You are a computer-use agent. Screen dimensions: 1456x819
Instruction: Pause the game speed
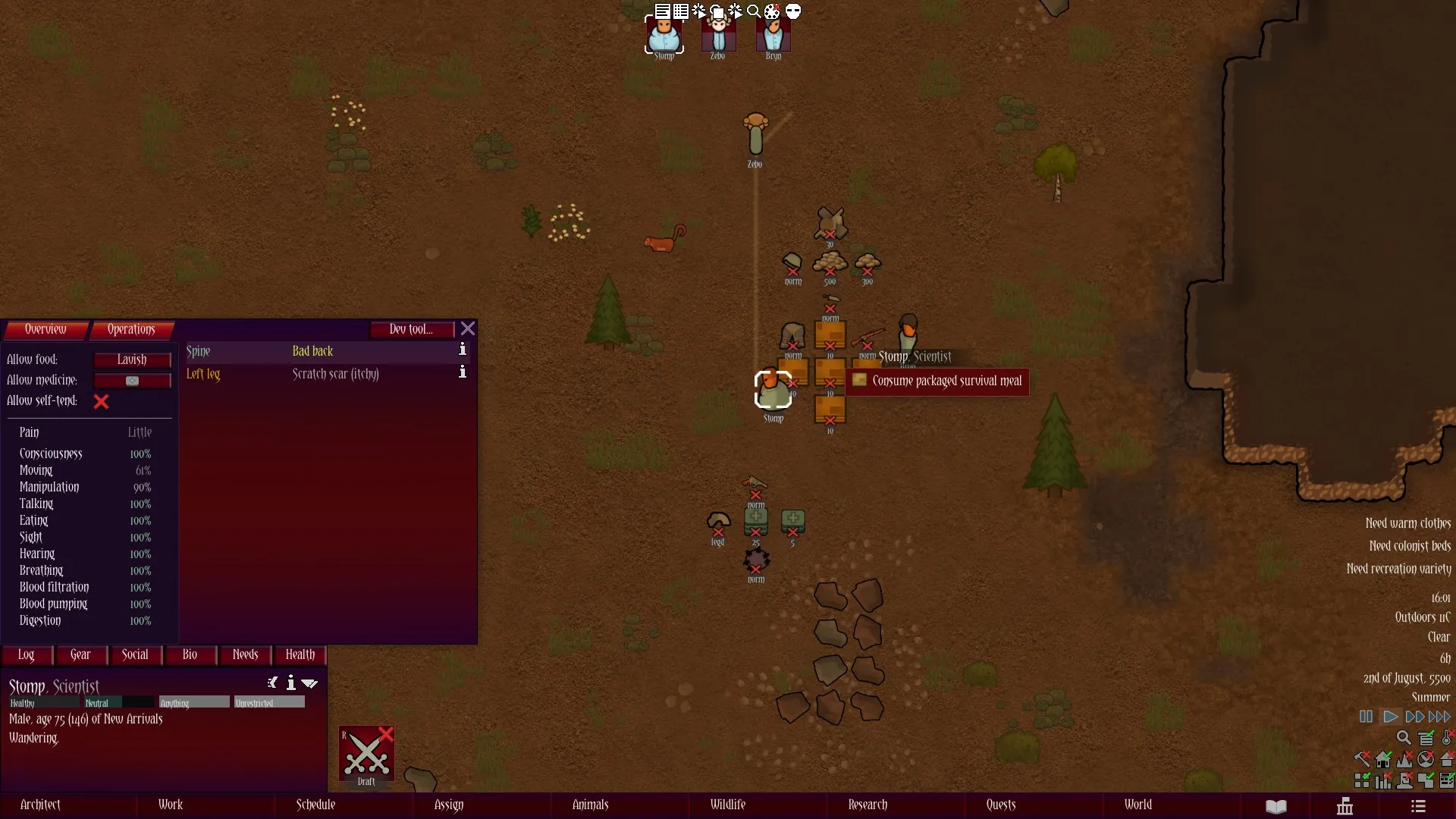1366,717
